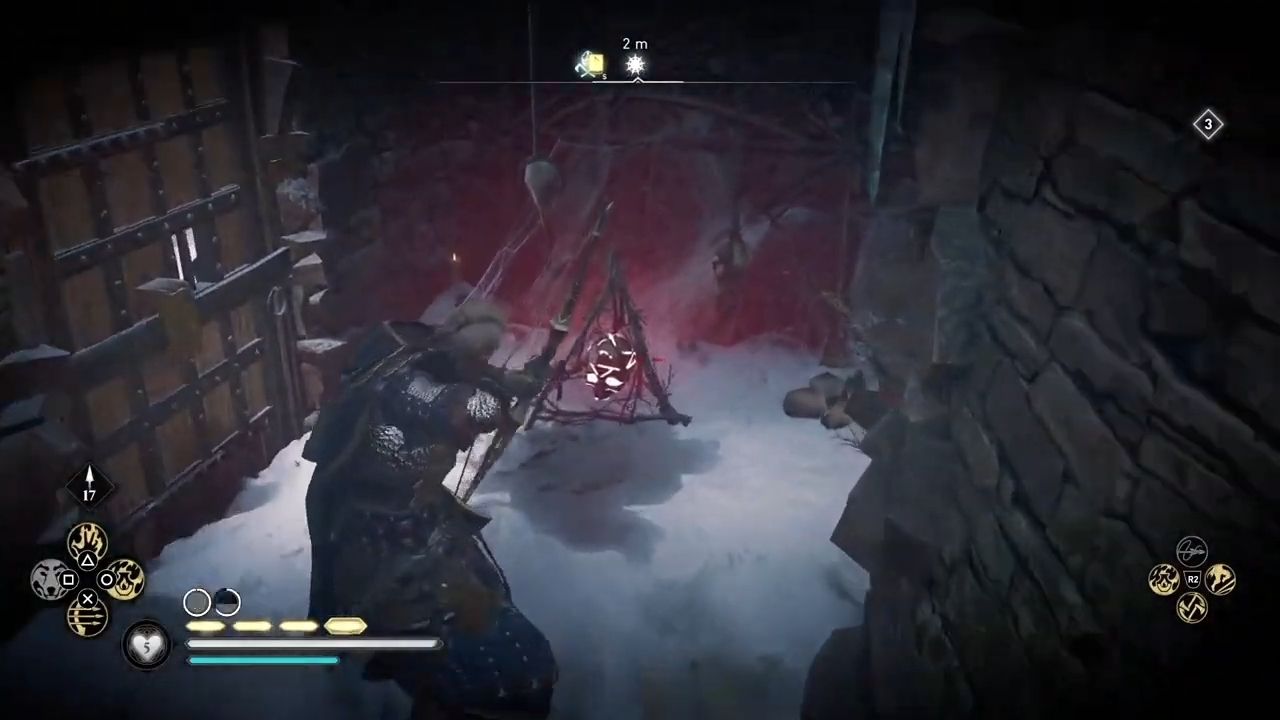1280x720 pixels.
Task: Select the Harbinger ability right of R2
Action: click(x=1221, y=579)
